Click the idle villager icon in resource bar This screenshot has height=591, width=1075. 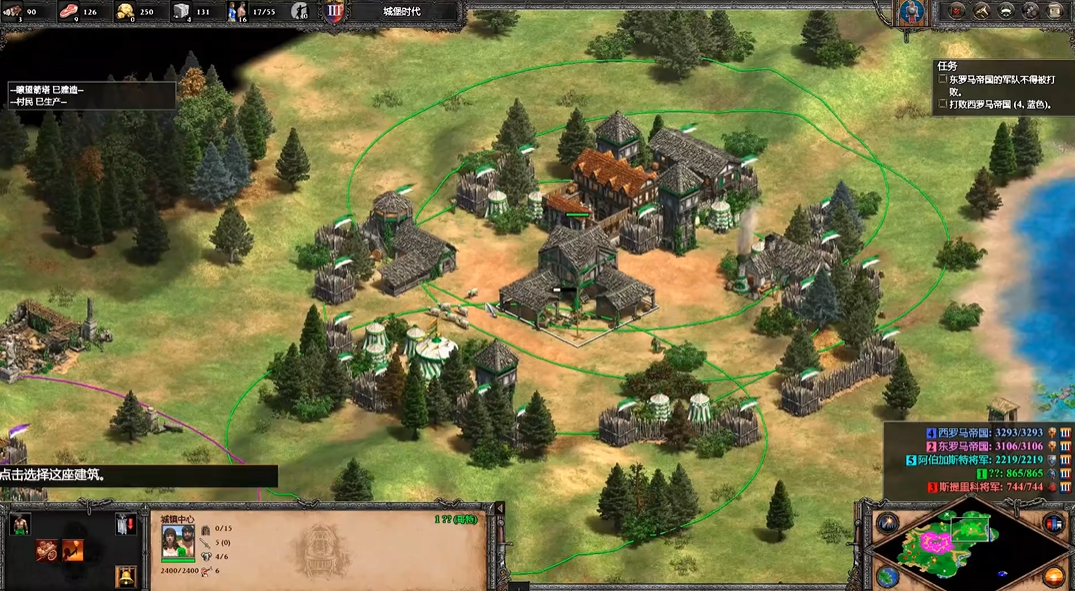[x=299, y=12]
